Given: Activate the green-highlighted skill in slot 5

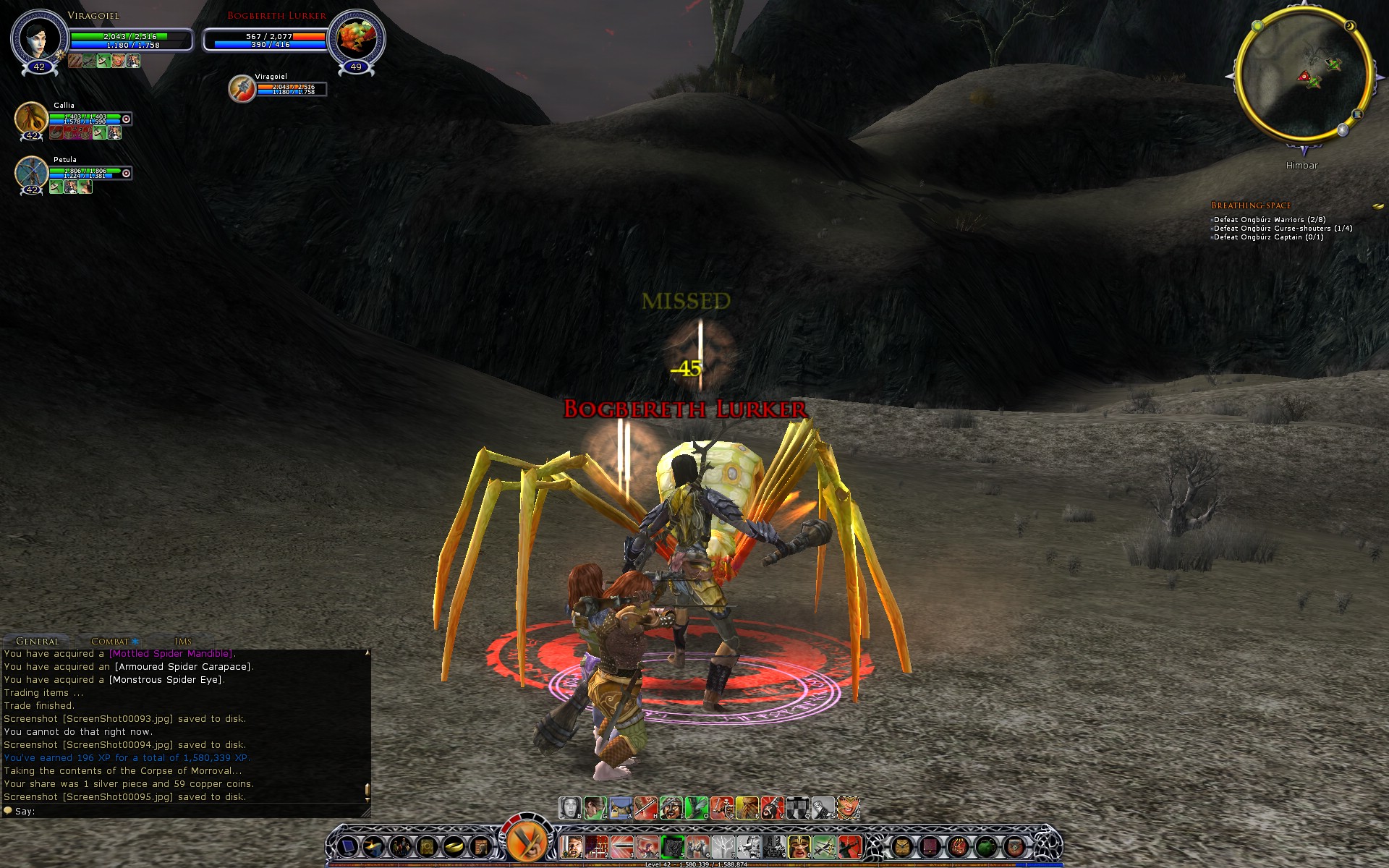Looking at the screenshot, I should click(673, 846).
